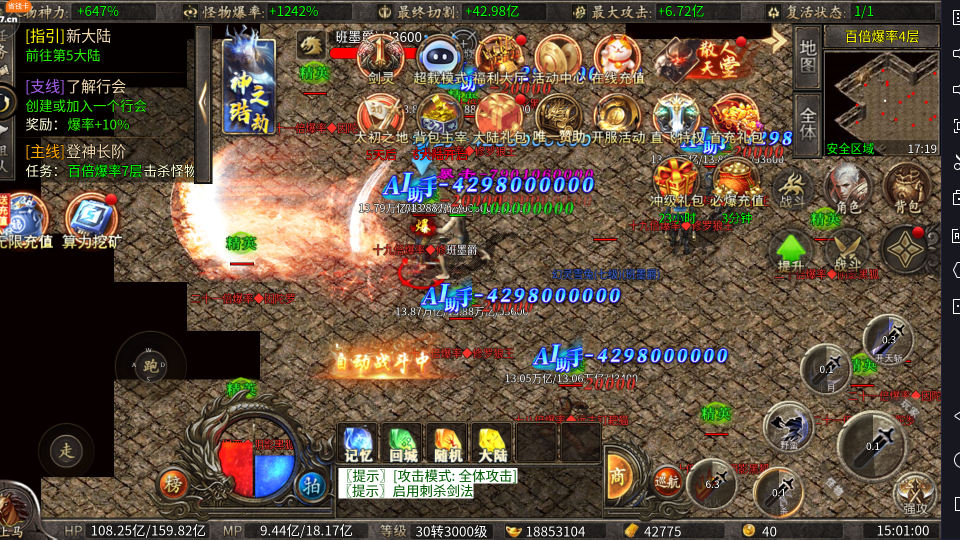Use the 回城 return-to-town scroll slot
The height and width of the screenshot is (540, 960).
403,442
